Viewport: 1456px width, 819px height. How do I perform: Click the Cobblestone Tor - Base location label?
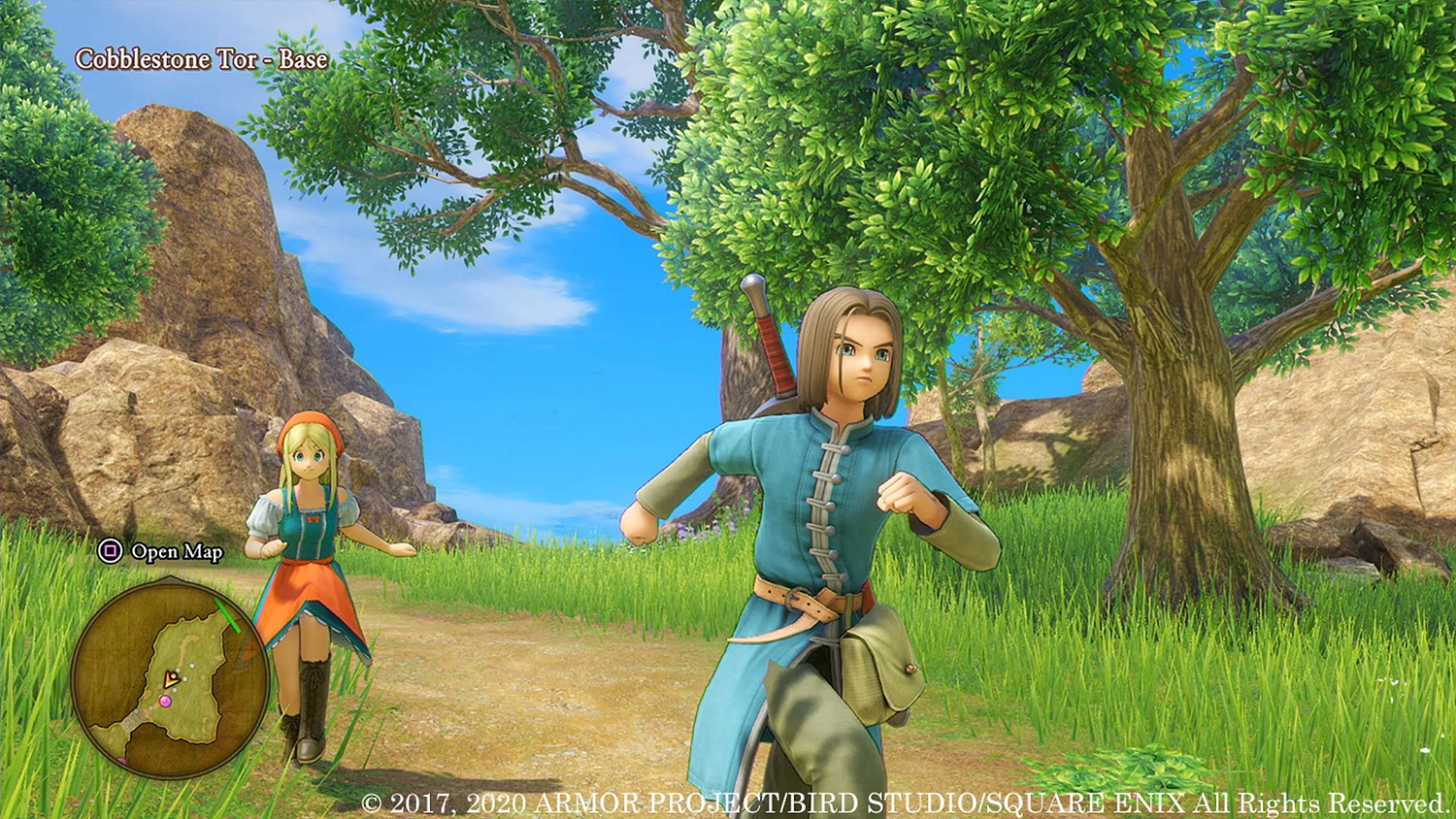point(201,58)
